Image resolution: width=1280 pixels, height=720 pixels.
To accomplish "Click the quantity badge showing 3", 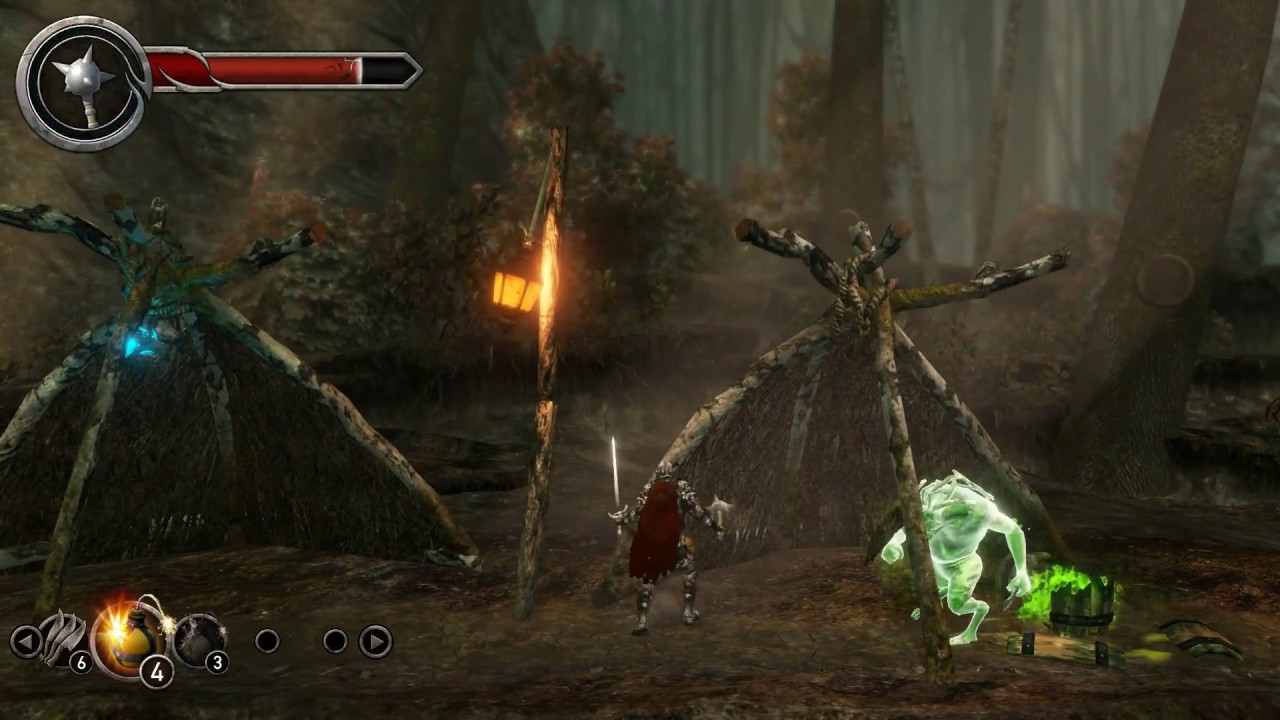I will [217, 662].
